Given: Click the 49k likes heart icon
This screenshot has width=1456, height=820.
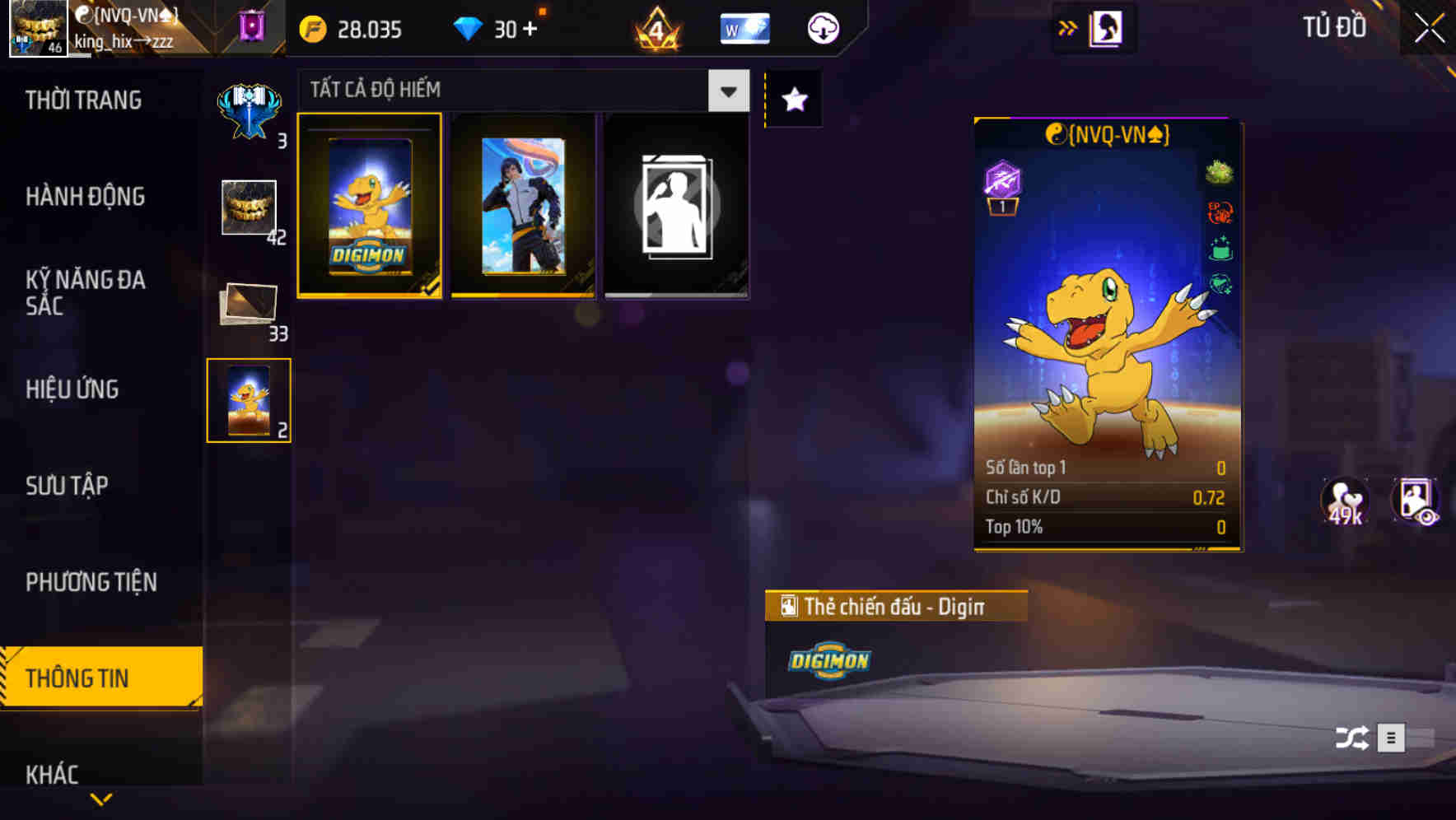Looking at the screenshot, I should 1345,505.
